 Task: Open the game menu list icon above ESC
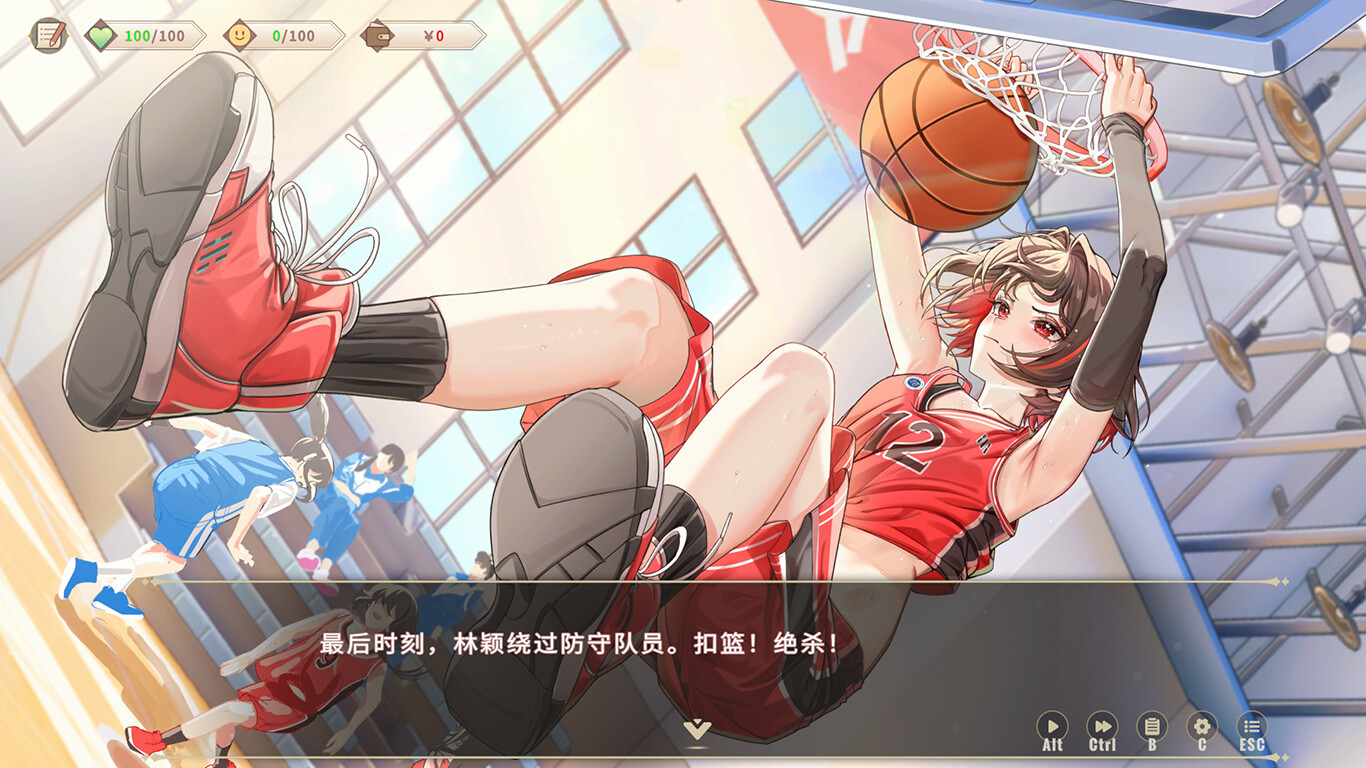[1254, 726]
